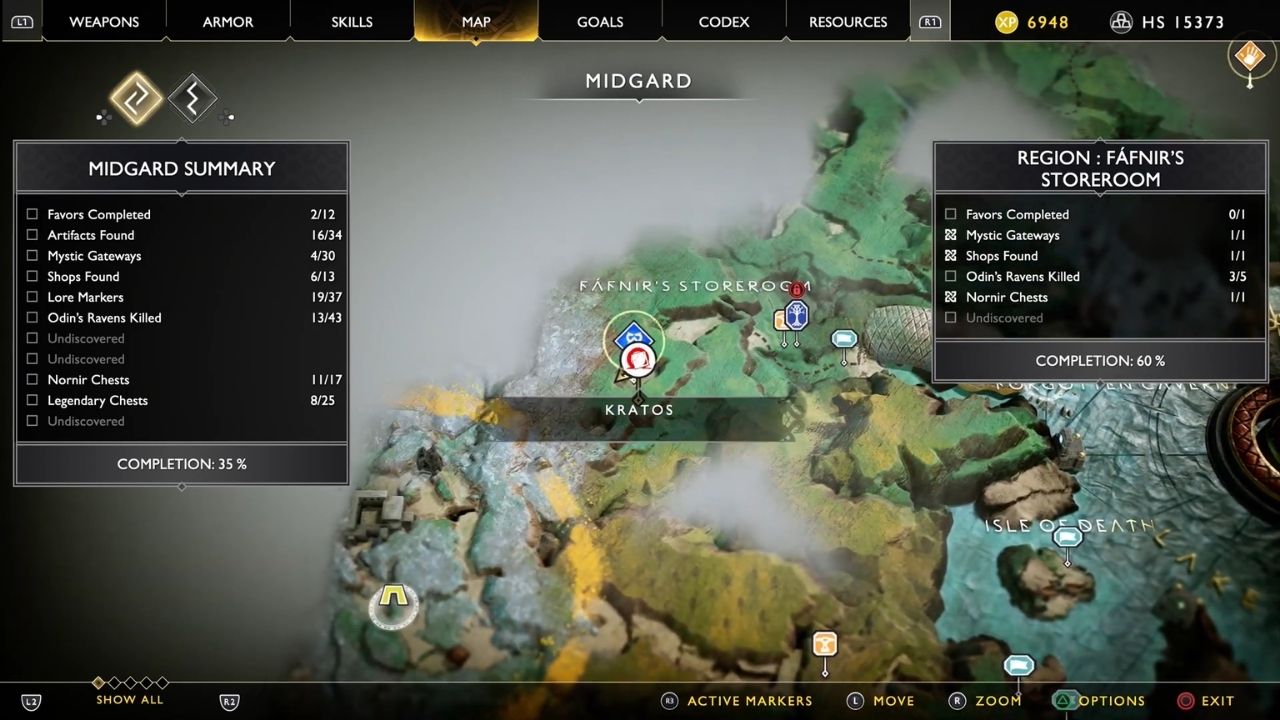Choose the highlighted gold rune realm icon
The width and height of the screenshot is (1280, 720).
136,98
